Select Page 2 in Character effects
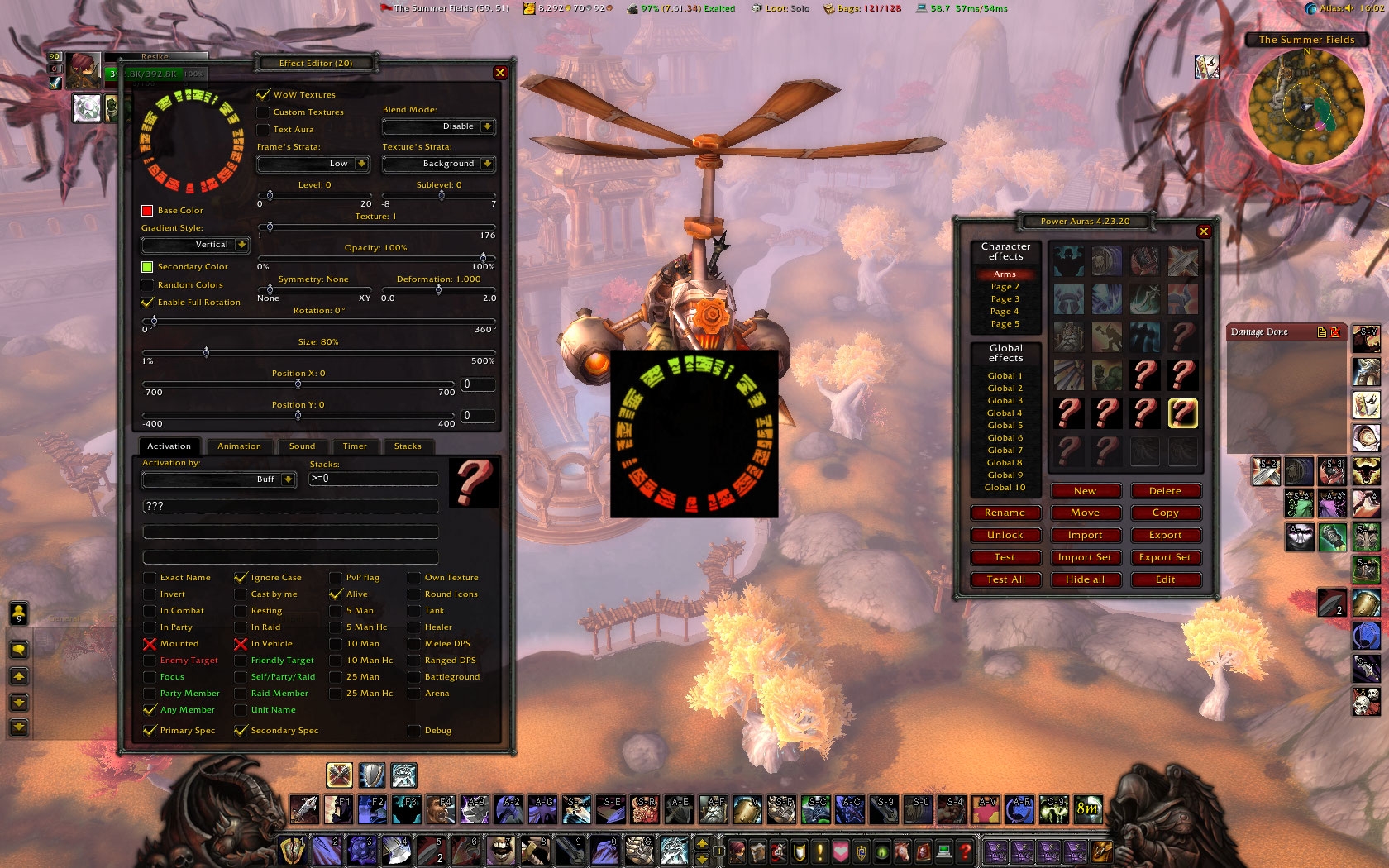Viewport: 1389px width, 868px height. coord(1005,287)
